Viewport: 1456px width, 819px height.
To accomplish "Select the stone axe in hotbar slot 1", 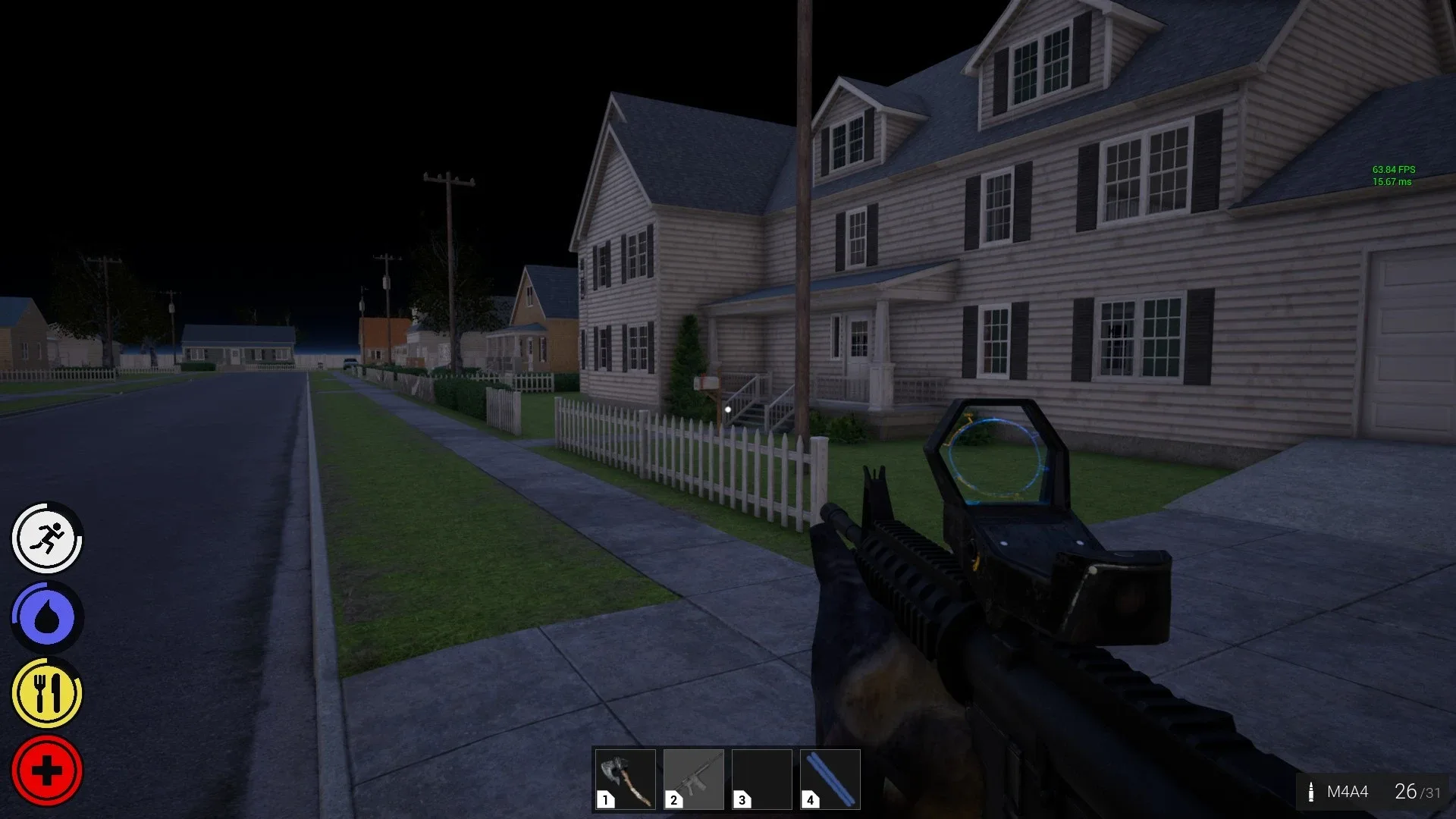I will point(624,777).
